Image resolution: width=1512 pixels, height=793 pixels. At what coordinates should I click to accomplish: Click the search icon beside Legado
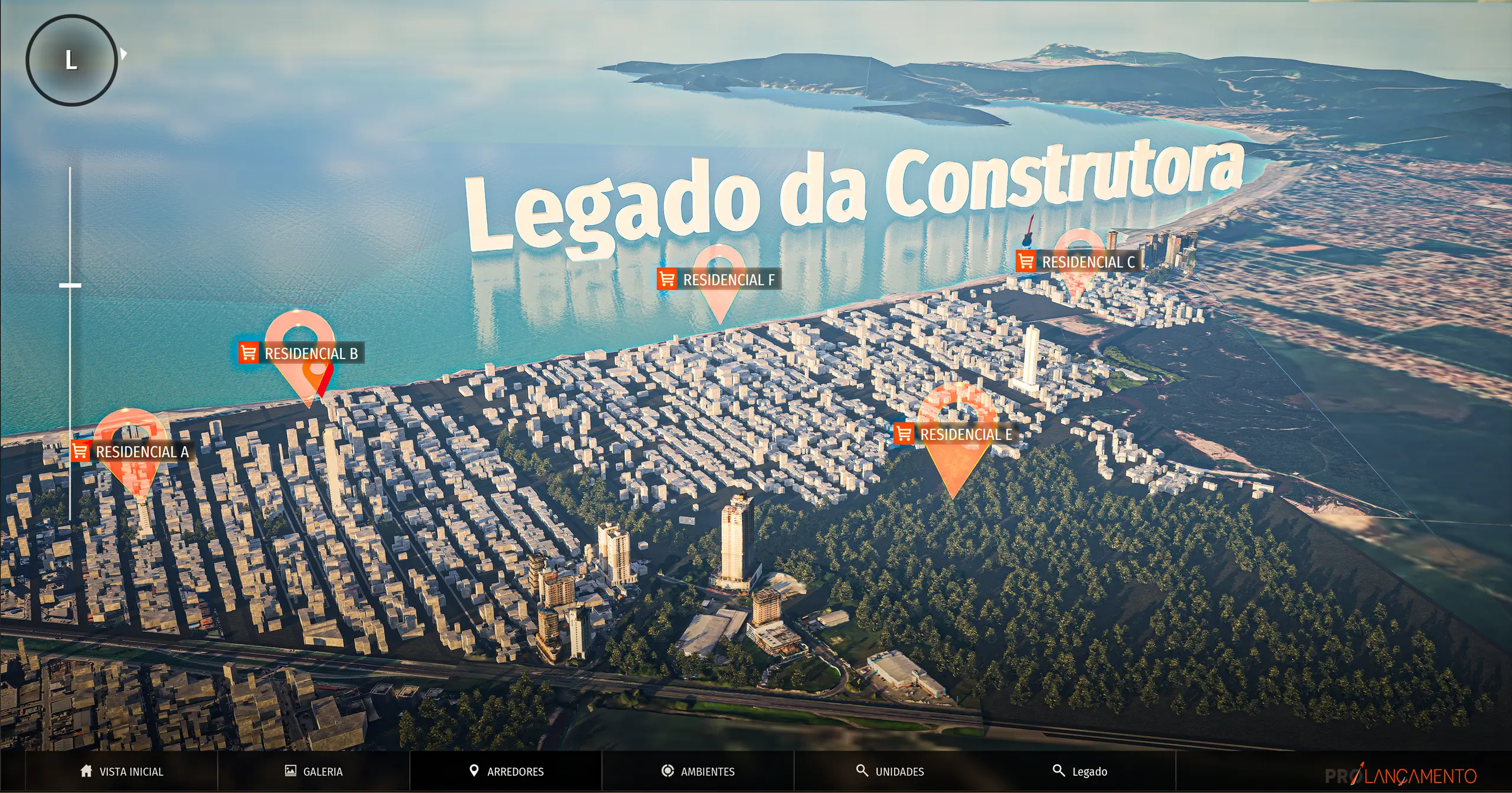[x=1060, y=771]
